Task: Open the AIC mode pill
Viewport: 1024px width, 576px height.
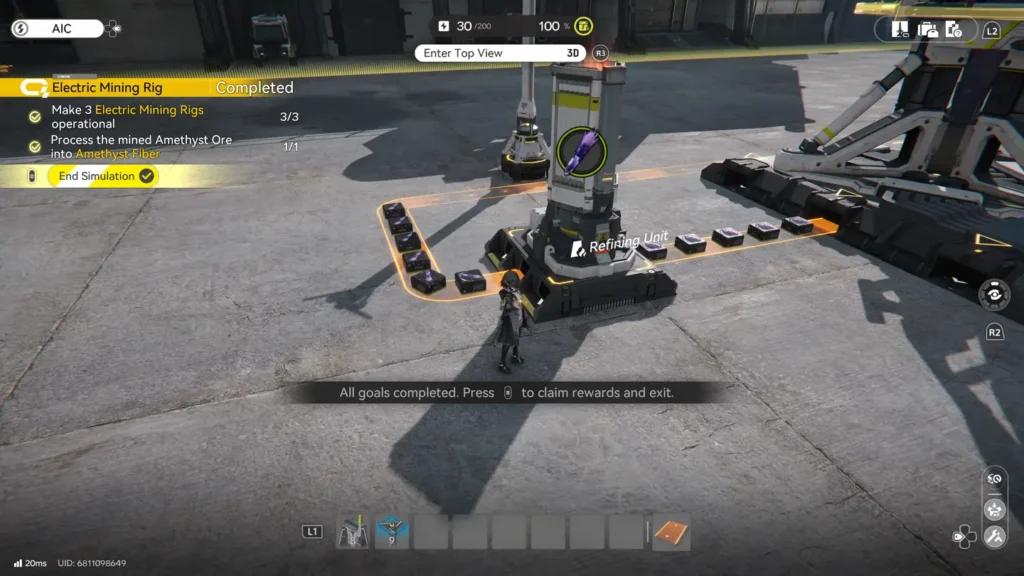Action: pyautogui.click(x=60, y=29)
